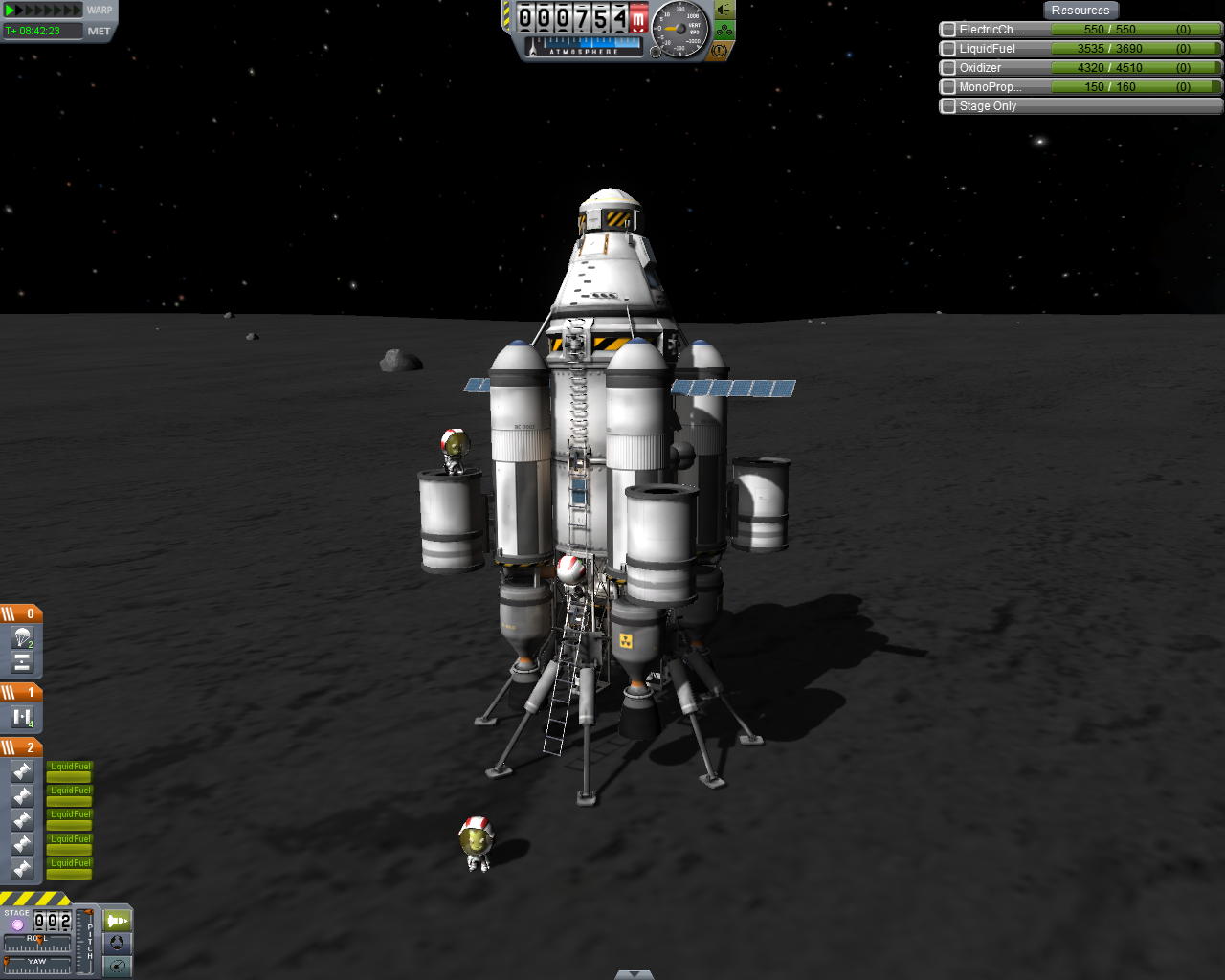1225x980 pixels.
Task: Toggle the ElectricCharge resource checkbox
Action: tap(948, 30)
